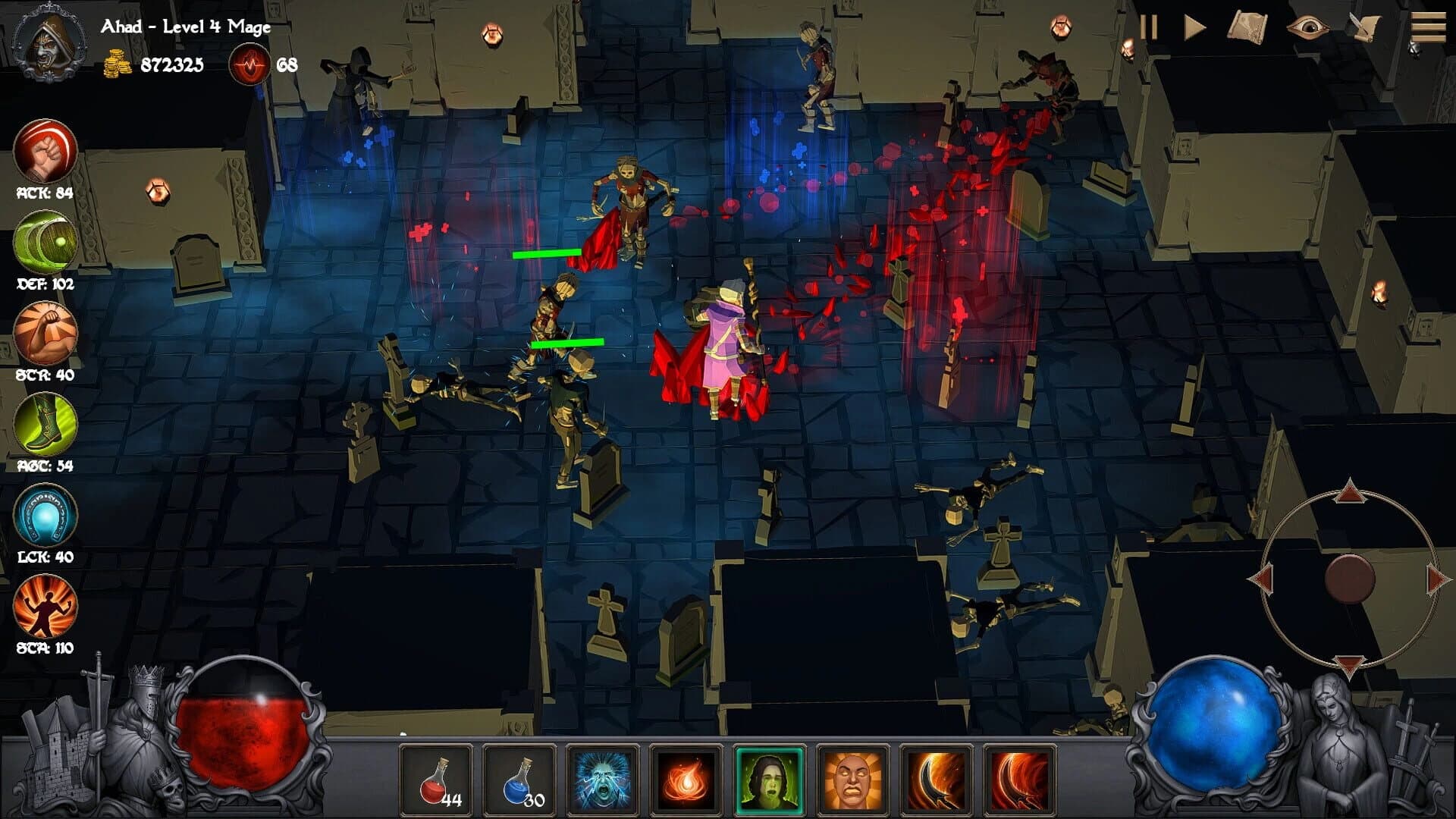Pause the game with the pause icon
Screen dimensions: 1456x819
[1147, 28]
